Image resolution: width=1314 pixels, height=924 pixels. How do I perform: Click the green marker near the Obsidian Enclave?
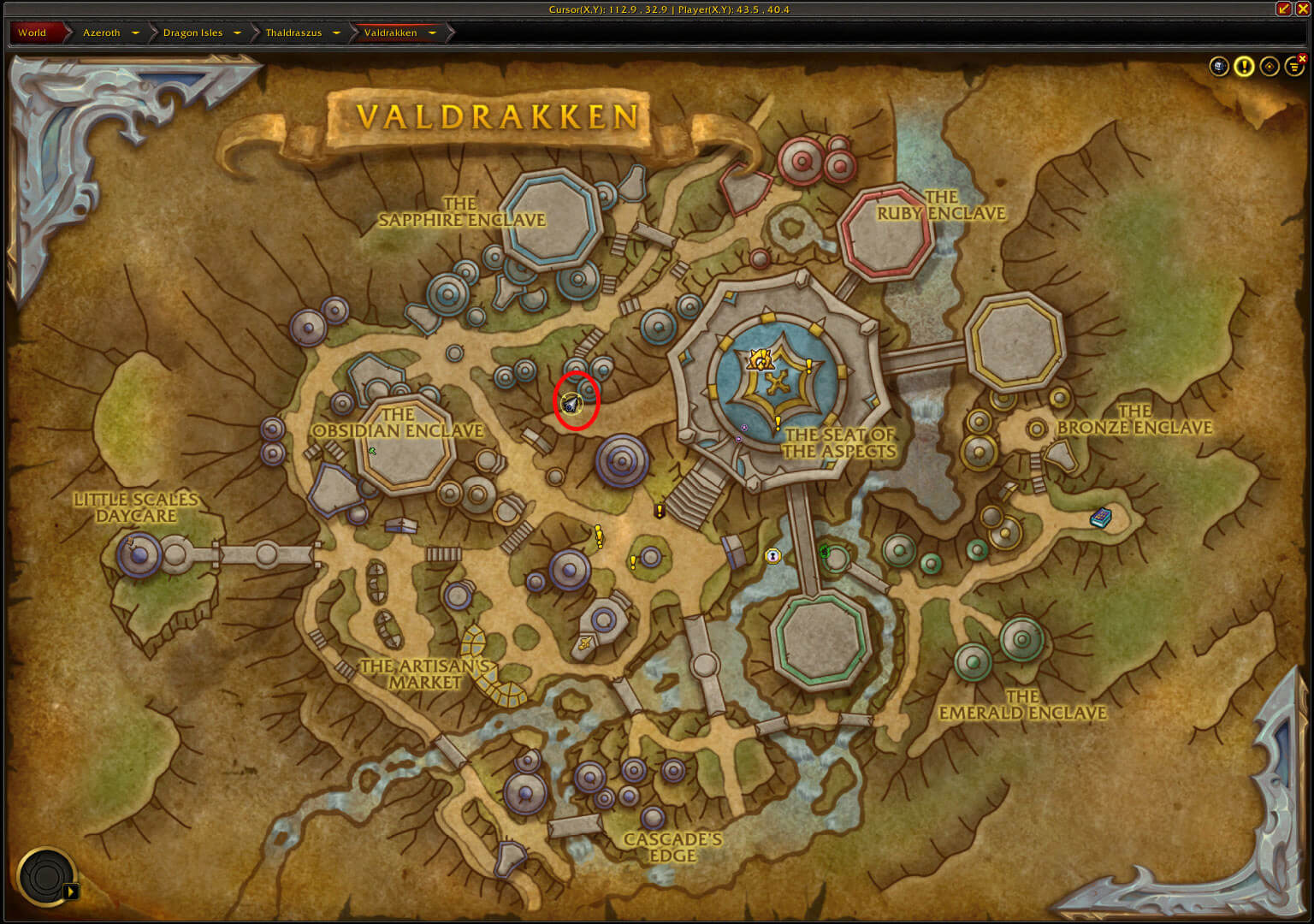pos(373,448)
